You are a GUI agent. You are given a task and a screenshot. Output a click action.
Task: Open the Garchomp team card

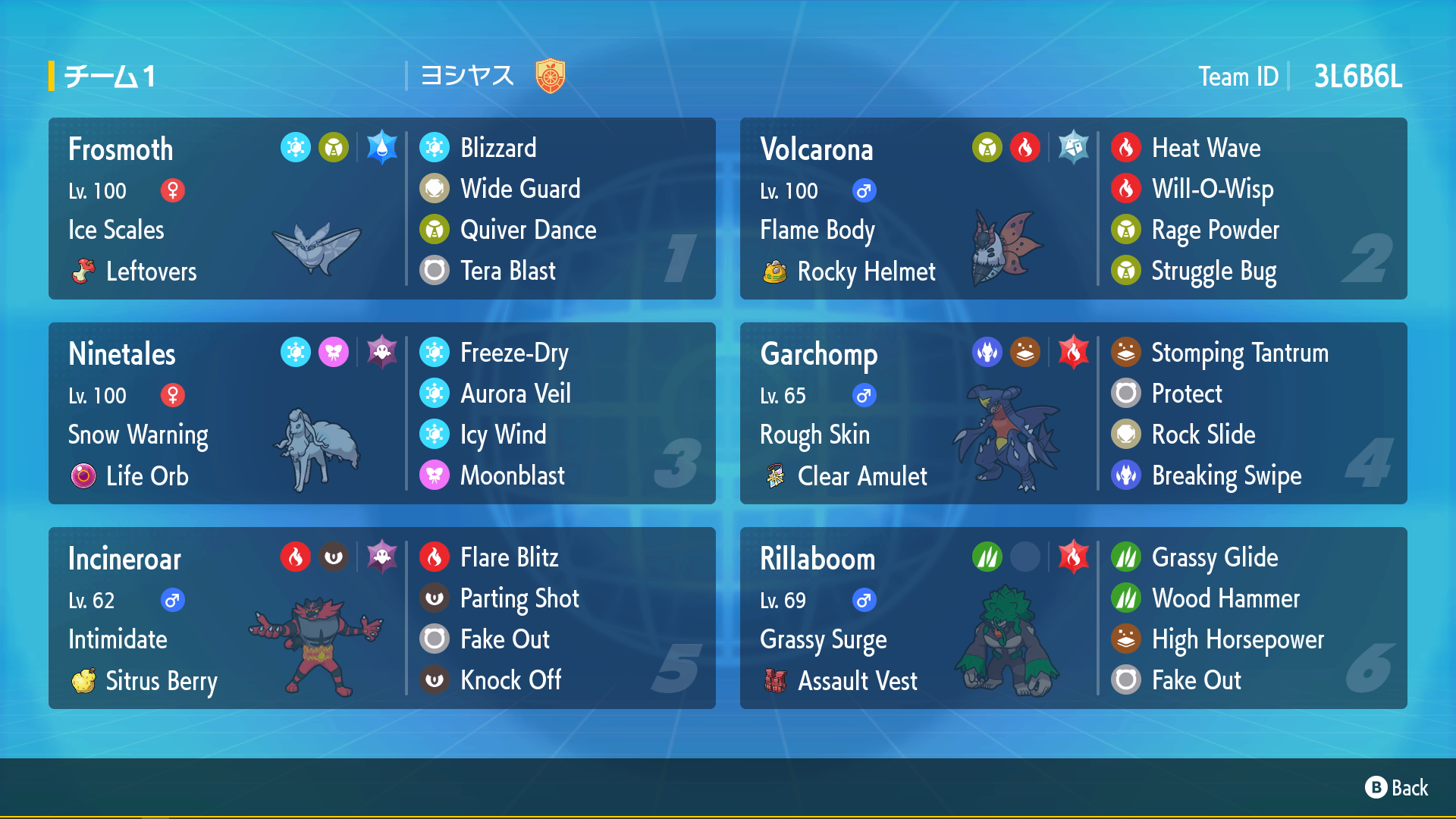(x=919, y=413)
